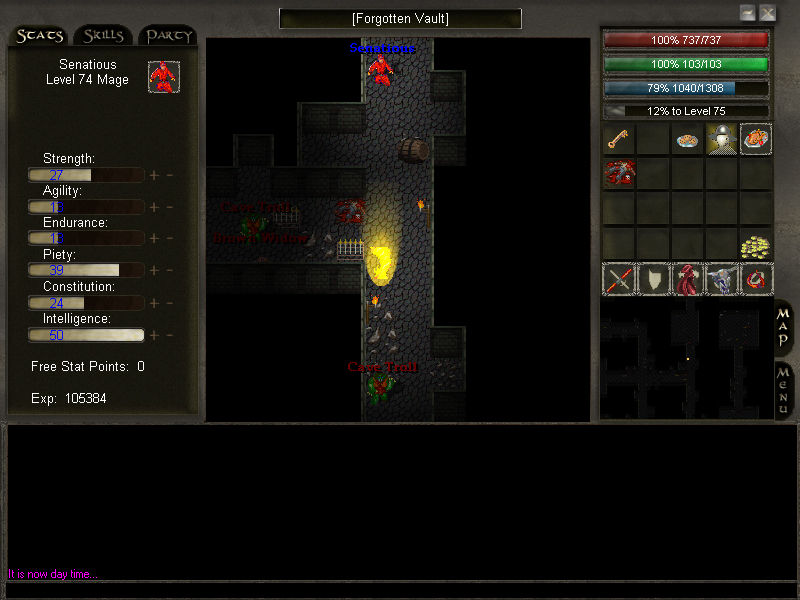Select the Stats tab

(40, 36)
